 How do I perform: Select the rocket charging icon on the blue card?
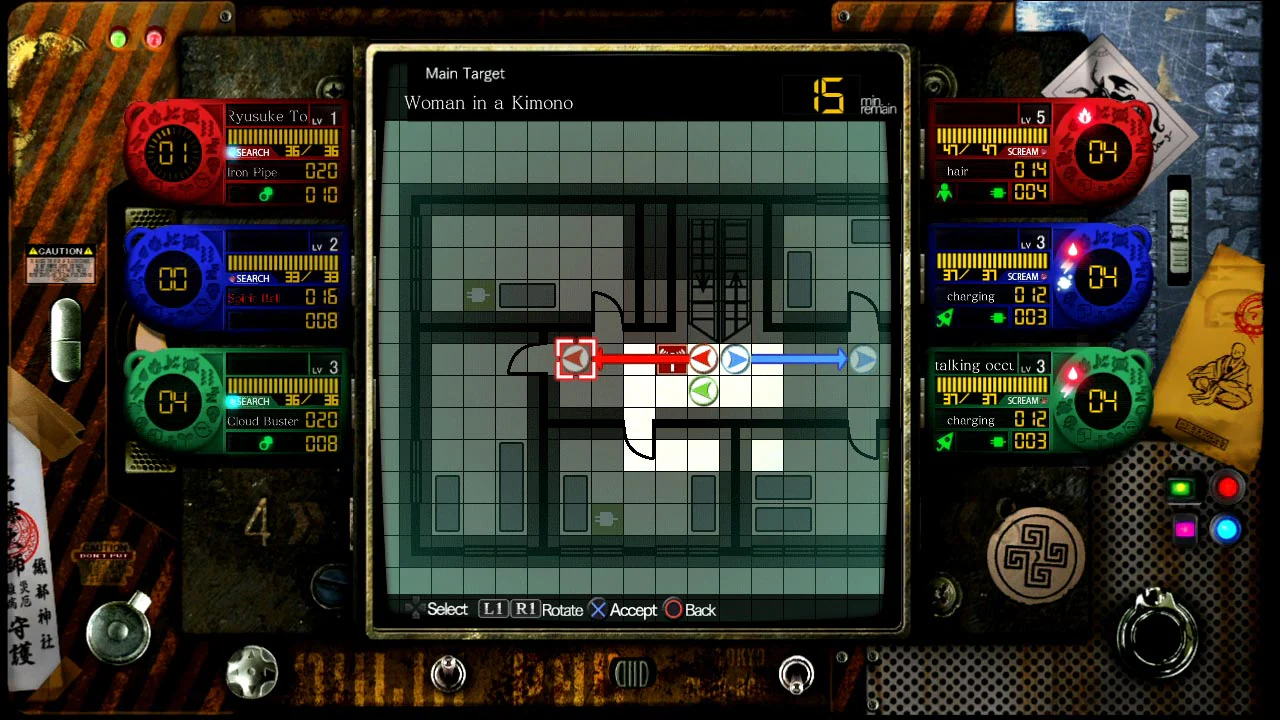[x=944, y=318]
